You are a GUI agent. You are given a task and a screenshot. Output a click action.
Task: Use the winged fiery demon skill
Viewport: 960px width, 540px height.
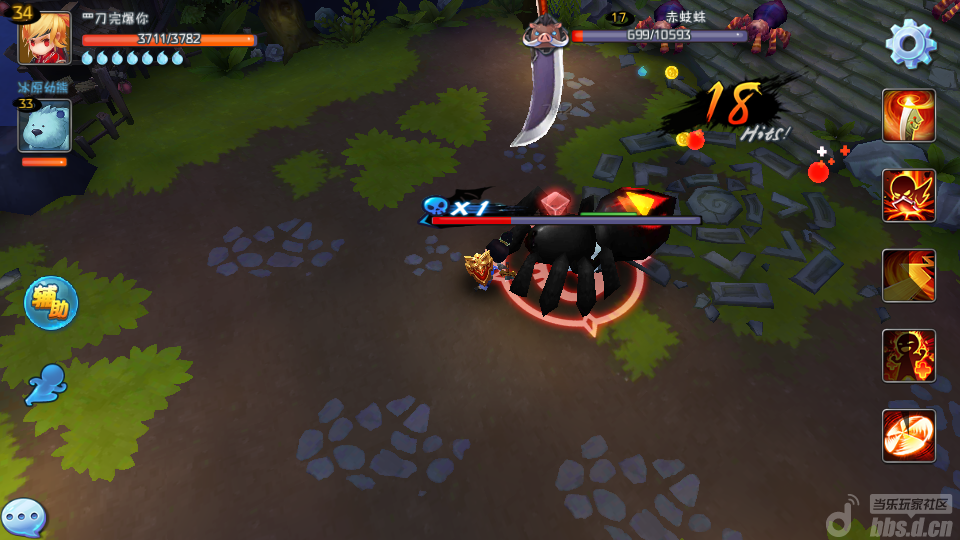tap(908, 195)
